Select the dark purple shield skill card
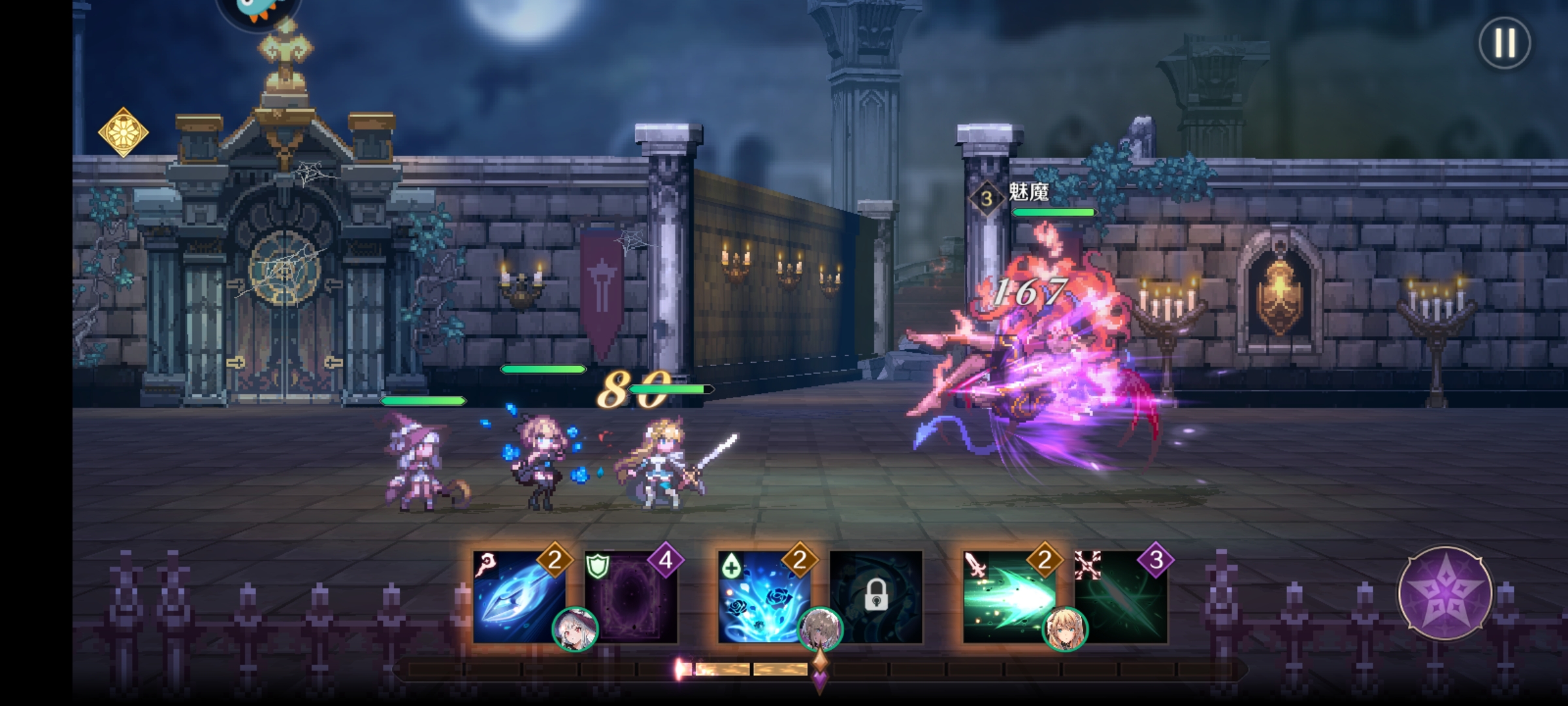 pos(631,596)
